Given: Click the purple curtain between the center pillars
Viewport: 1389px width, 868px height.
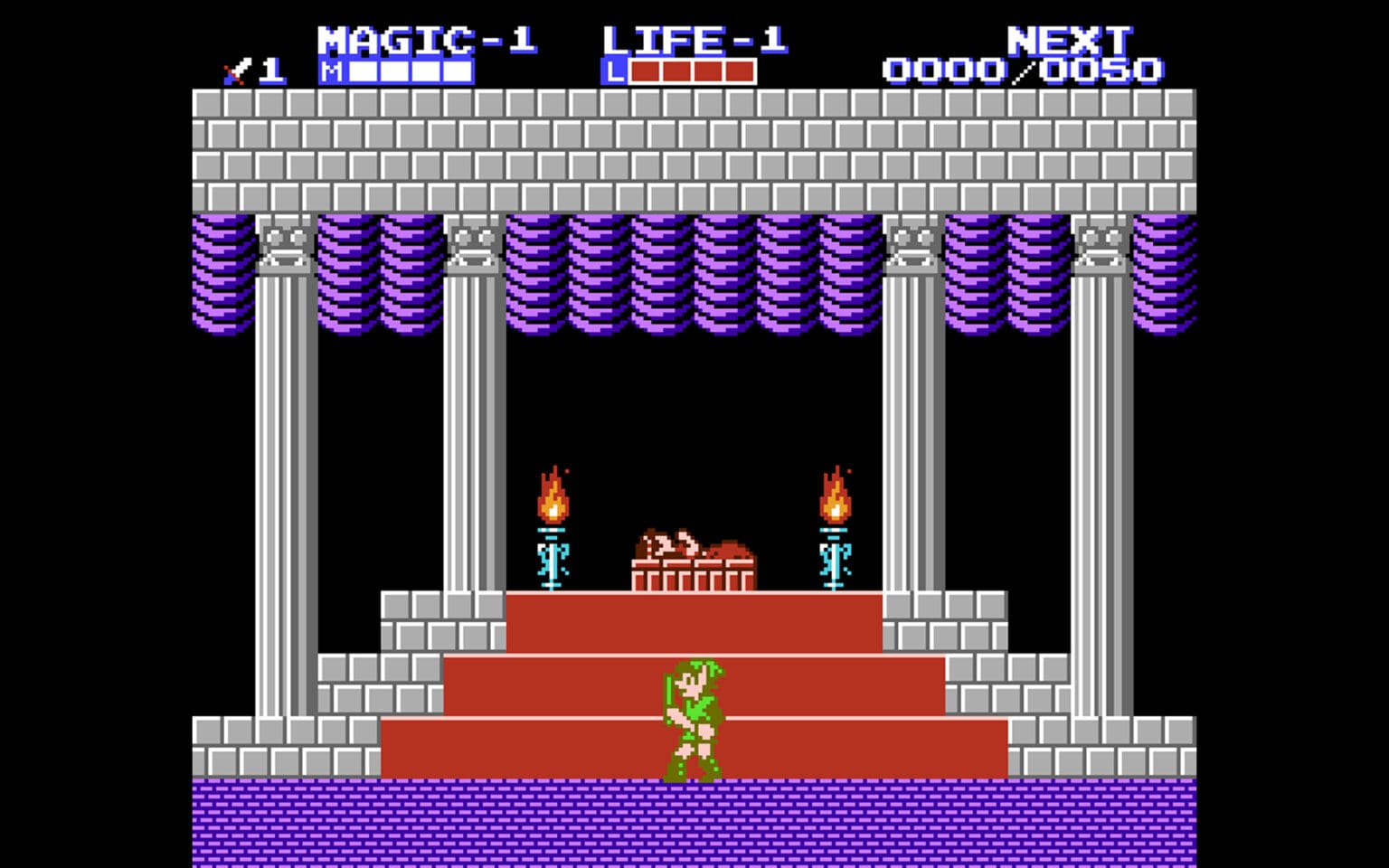Looking at the screenshot, I should click(x=694, y=271).
